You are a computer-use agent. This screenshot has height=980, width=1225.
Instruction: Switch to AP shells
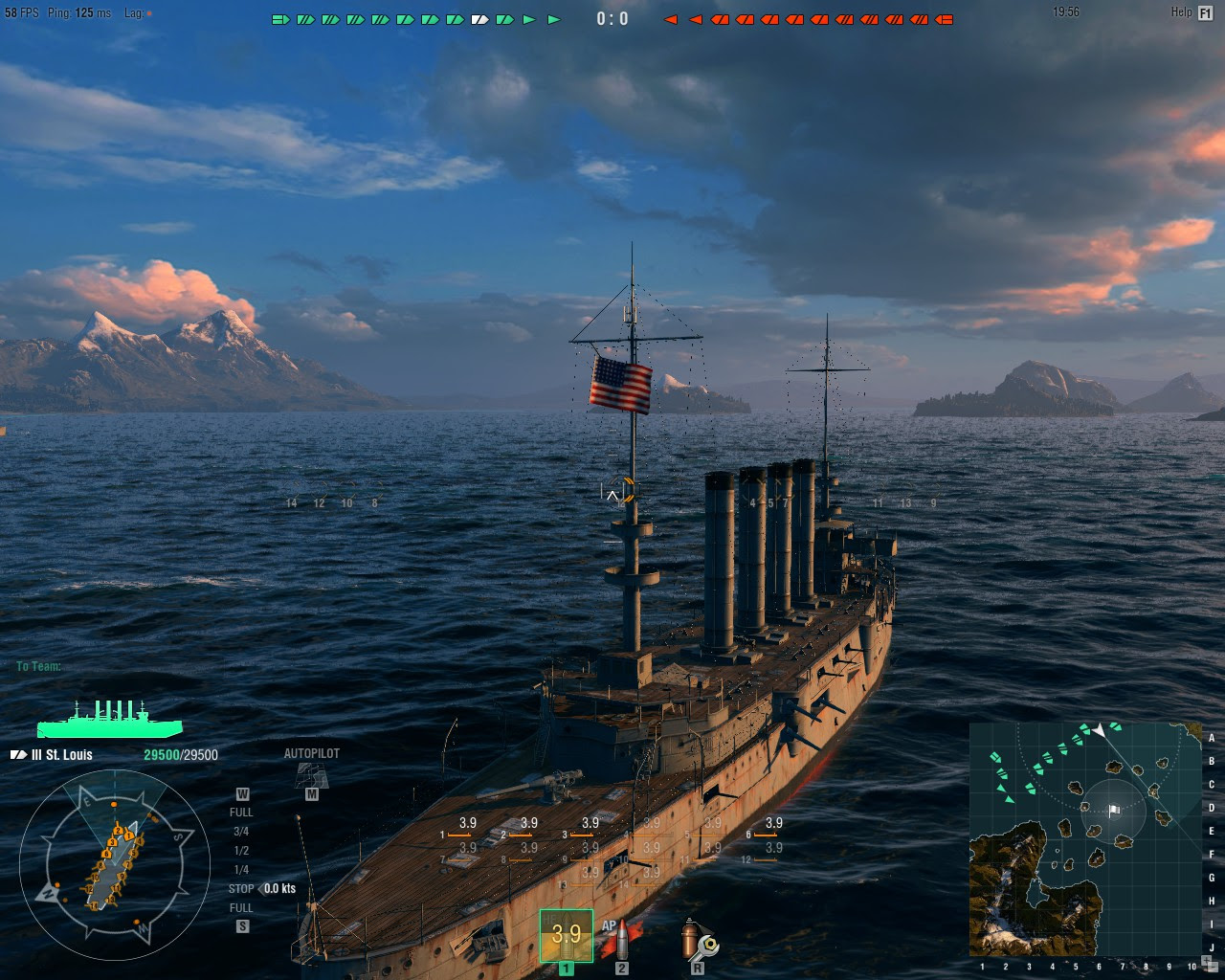click(622, 940)
